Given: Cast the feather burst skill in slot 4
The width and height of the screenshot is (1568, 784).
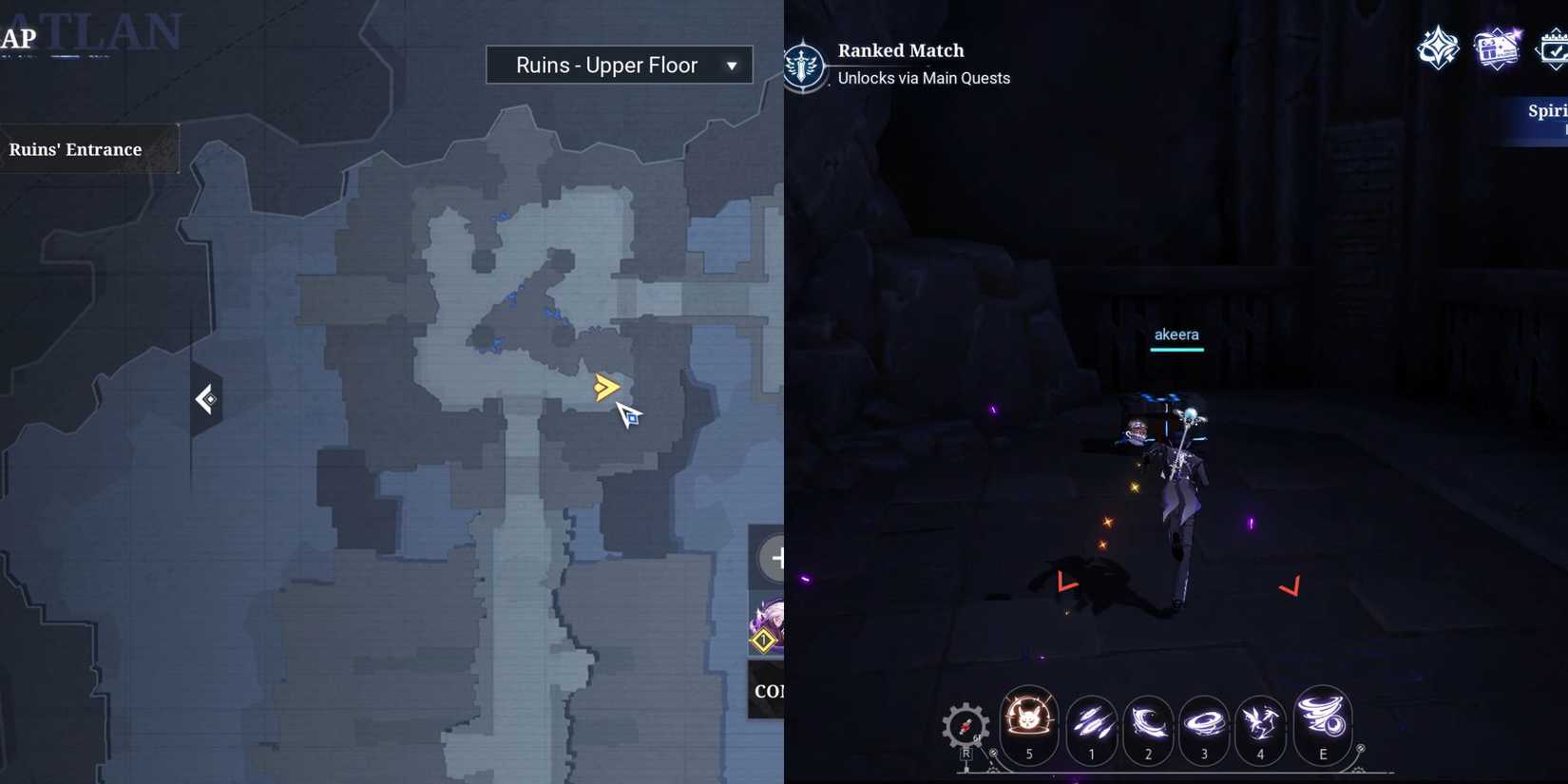Looking at the screenshot, I should point(1261,727).
